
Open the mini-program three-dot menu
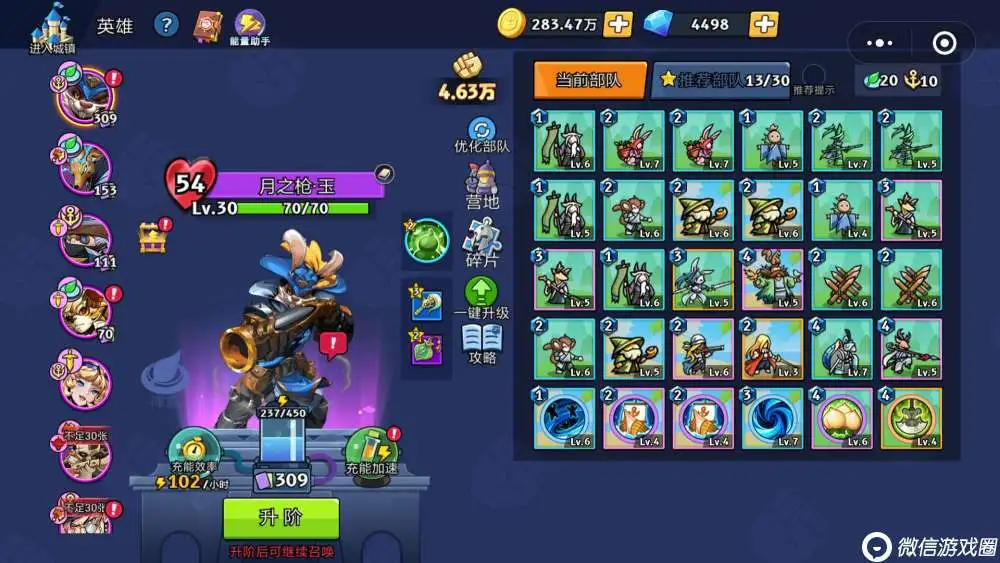click(879, 43)
